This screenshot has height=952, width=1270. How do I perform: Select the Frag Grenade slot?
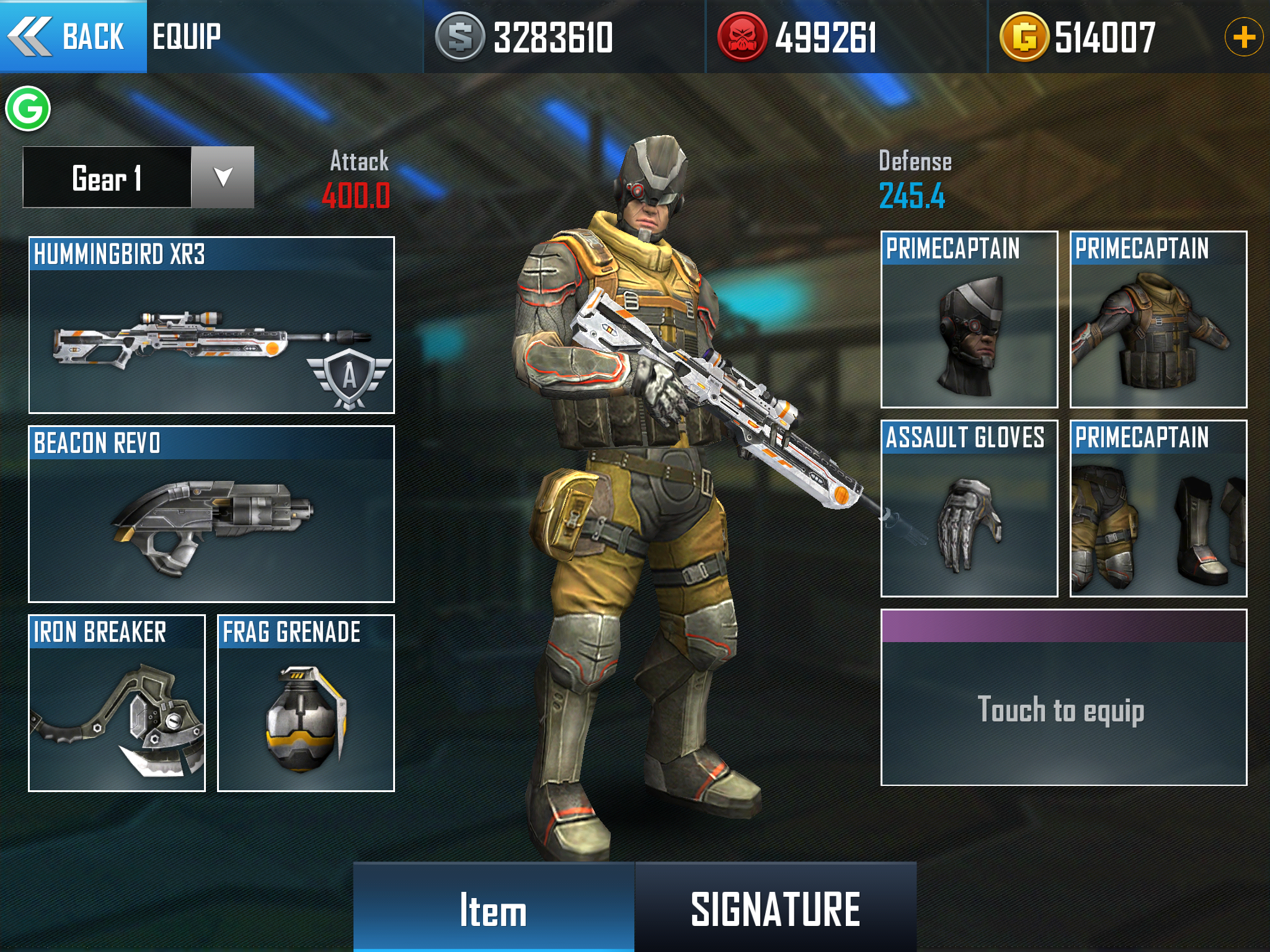pos(306,703)
